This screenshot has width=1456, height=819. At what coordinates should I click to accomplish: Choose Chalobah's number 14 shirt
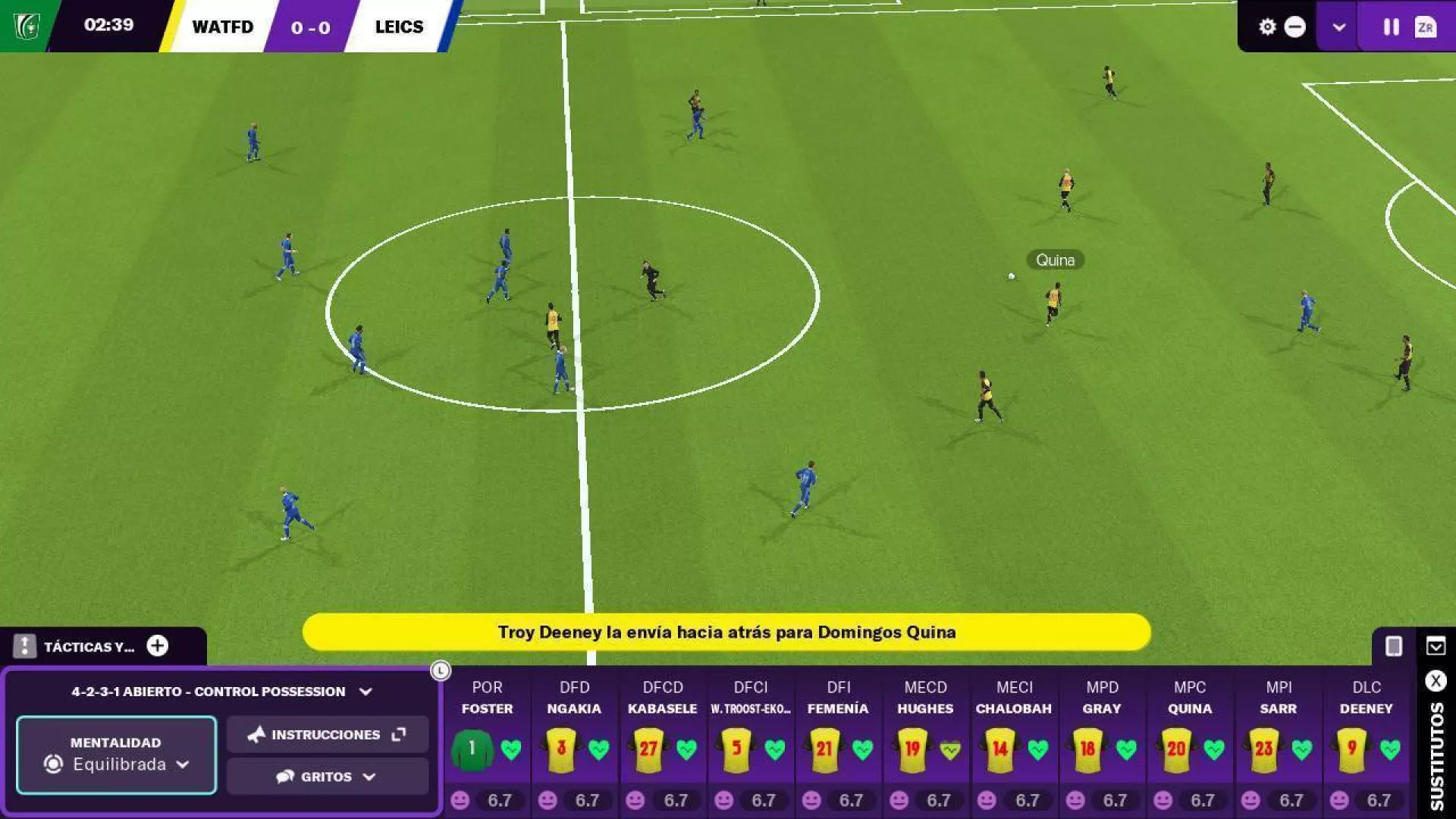pos(1000,749)
